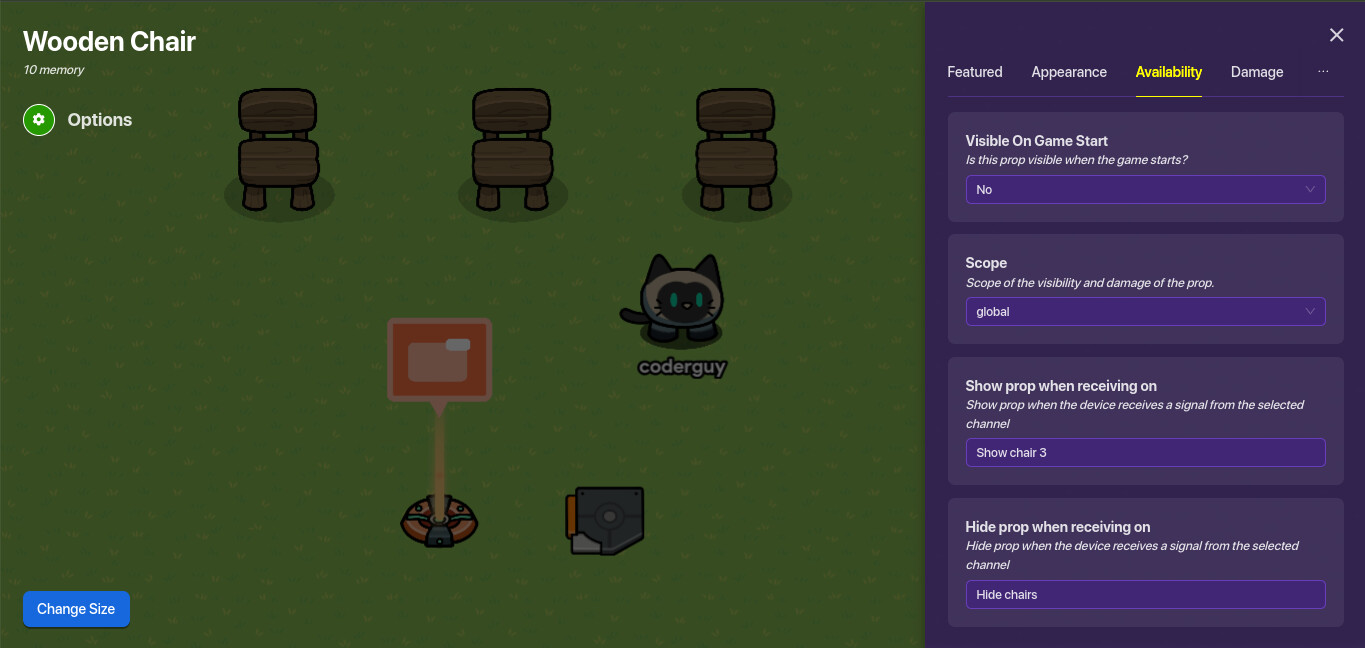Edit the Hide prop channel field

pyautogui.click(x=1145, y=595)
